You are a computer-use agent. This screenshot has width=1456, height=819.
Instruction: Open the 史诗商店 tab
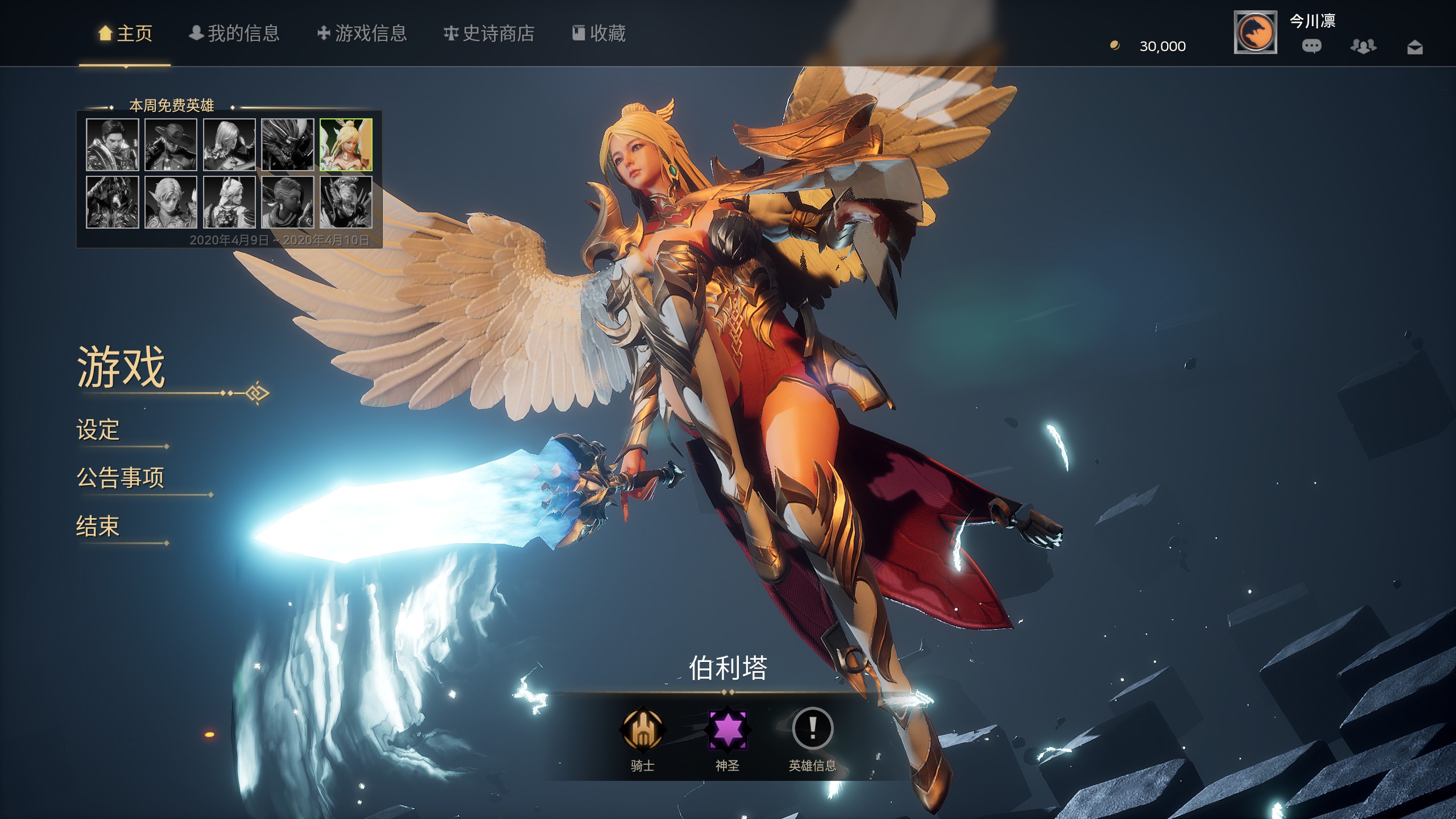(x=490, y=34)
